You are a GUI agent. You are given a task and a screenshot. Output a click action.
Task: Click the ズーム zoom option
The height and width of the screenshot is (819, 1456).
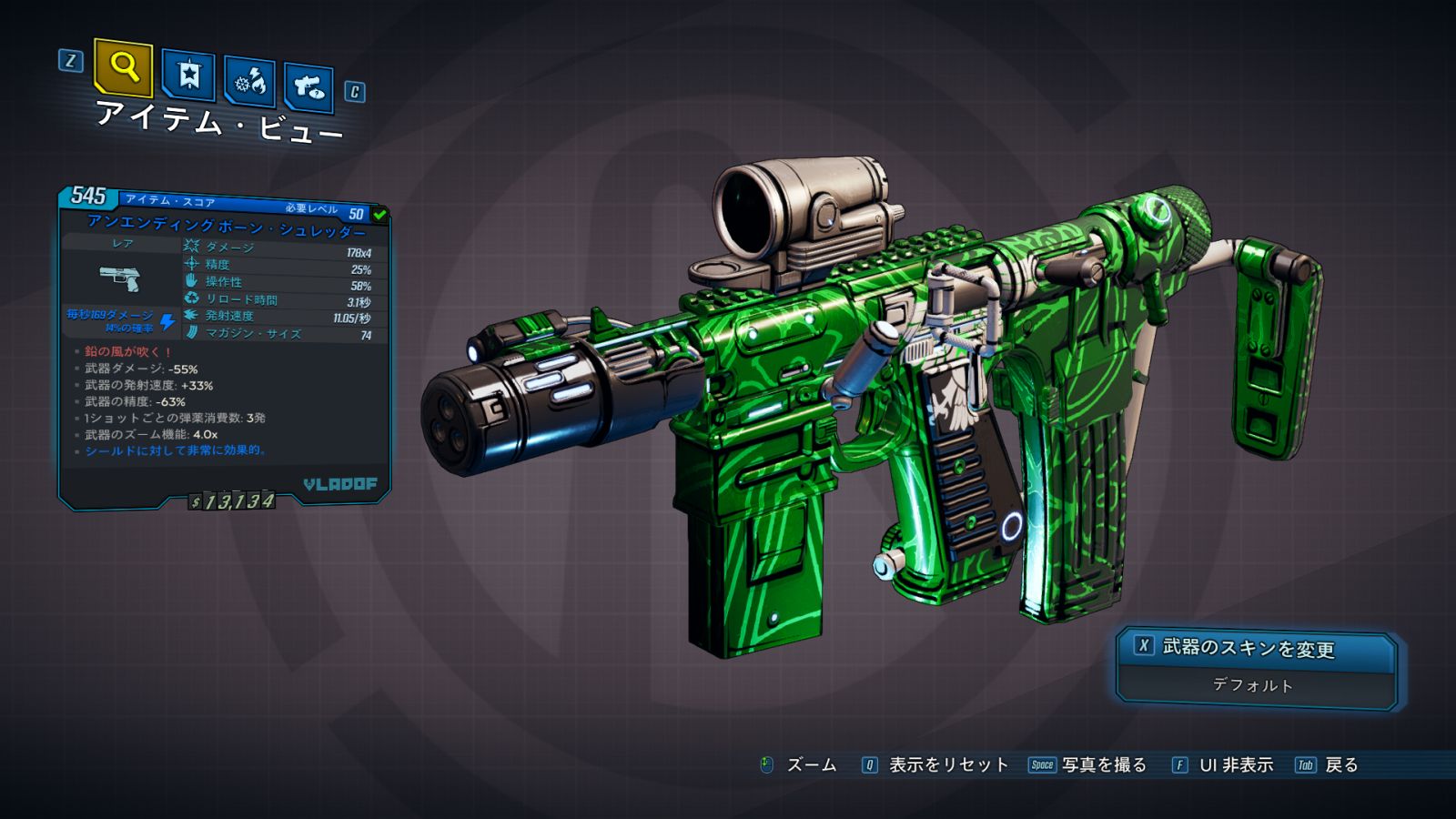pyautogui.click(x=810, y=765)
